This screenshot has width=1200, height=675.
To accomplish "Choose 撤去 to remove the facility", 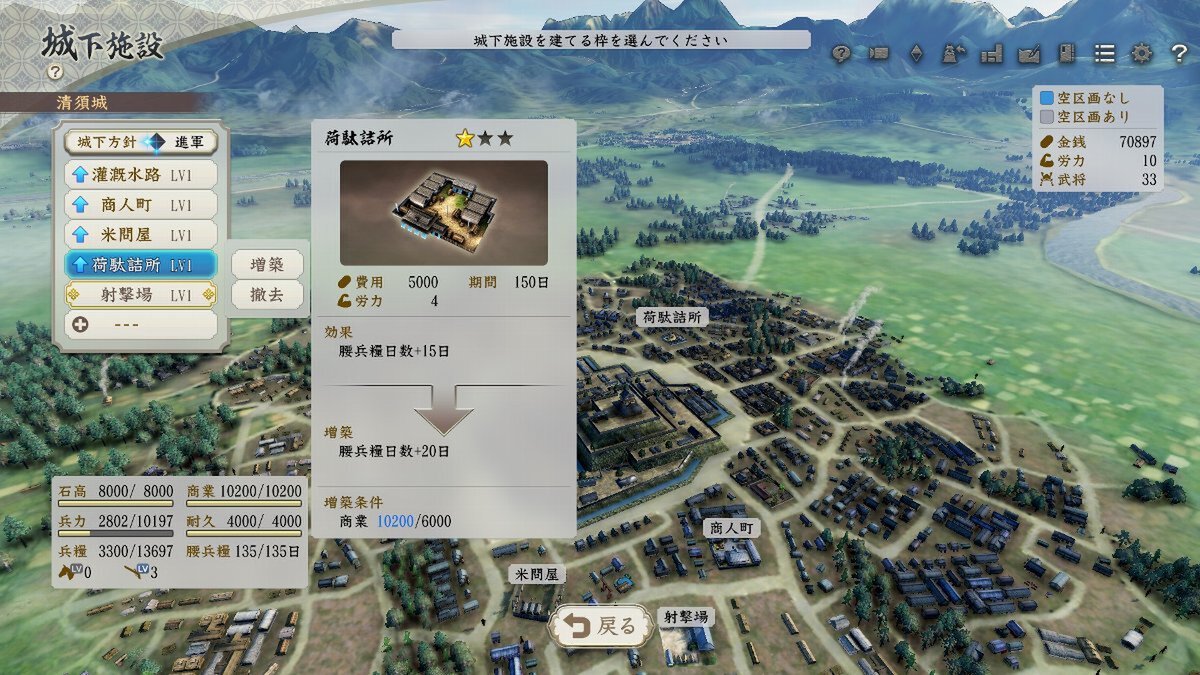I will (x=267, y=295).
